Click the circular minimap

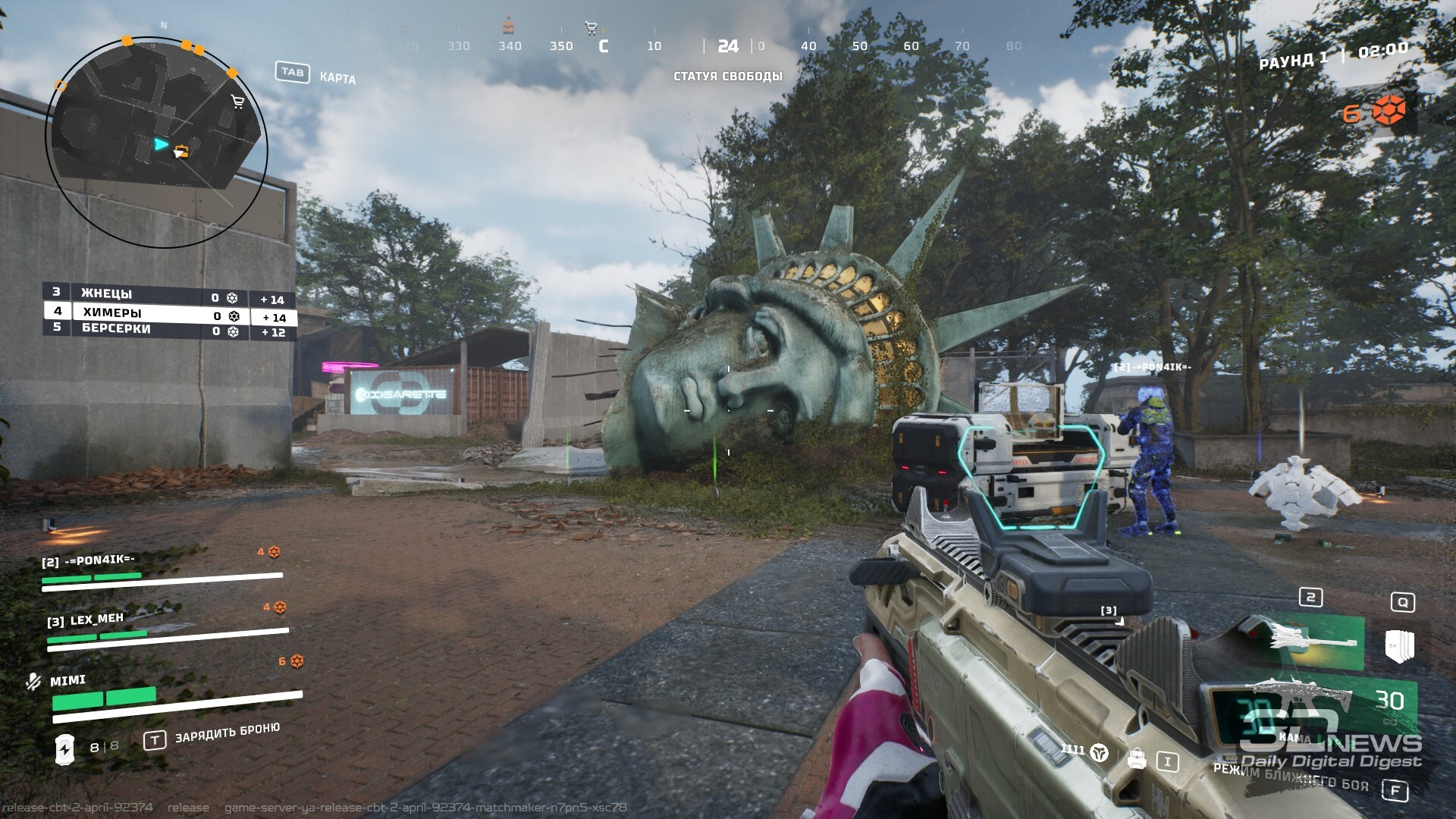(x=156, y=141)
